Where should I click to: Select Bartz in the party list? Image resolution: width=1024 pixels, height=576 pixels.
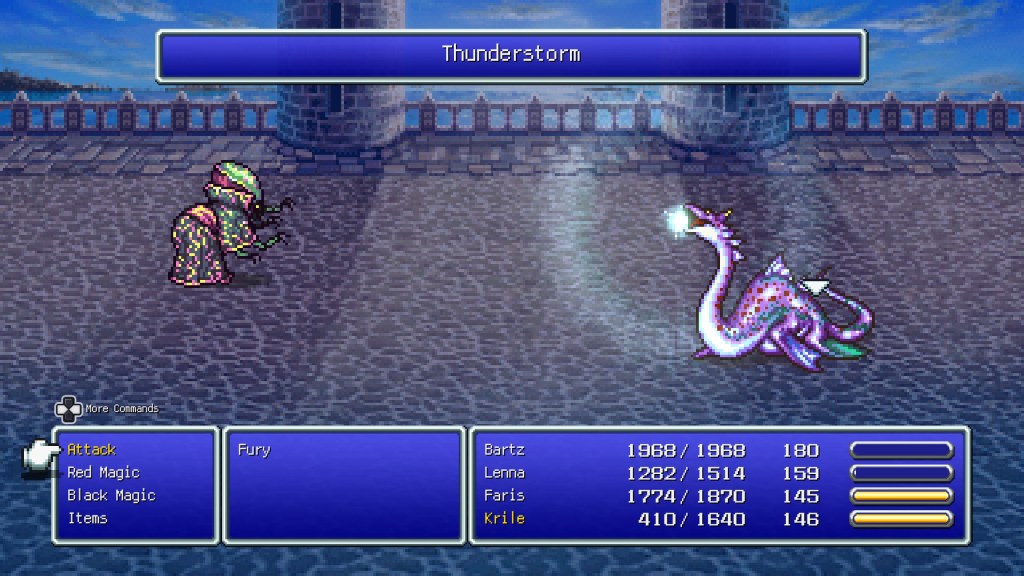(x=504, y=450)
